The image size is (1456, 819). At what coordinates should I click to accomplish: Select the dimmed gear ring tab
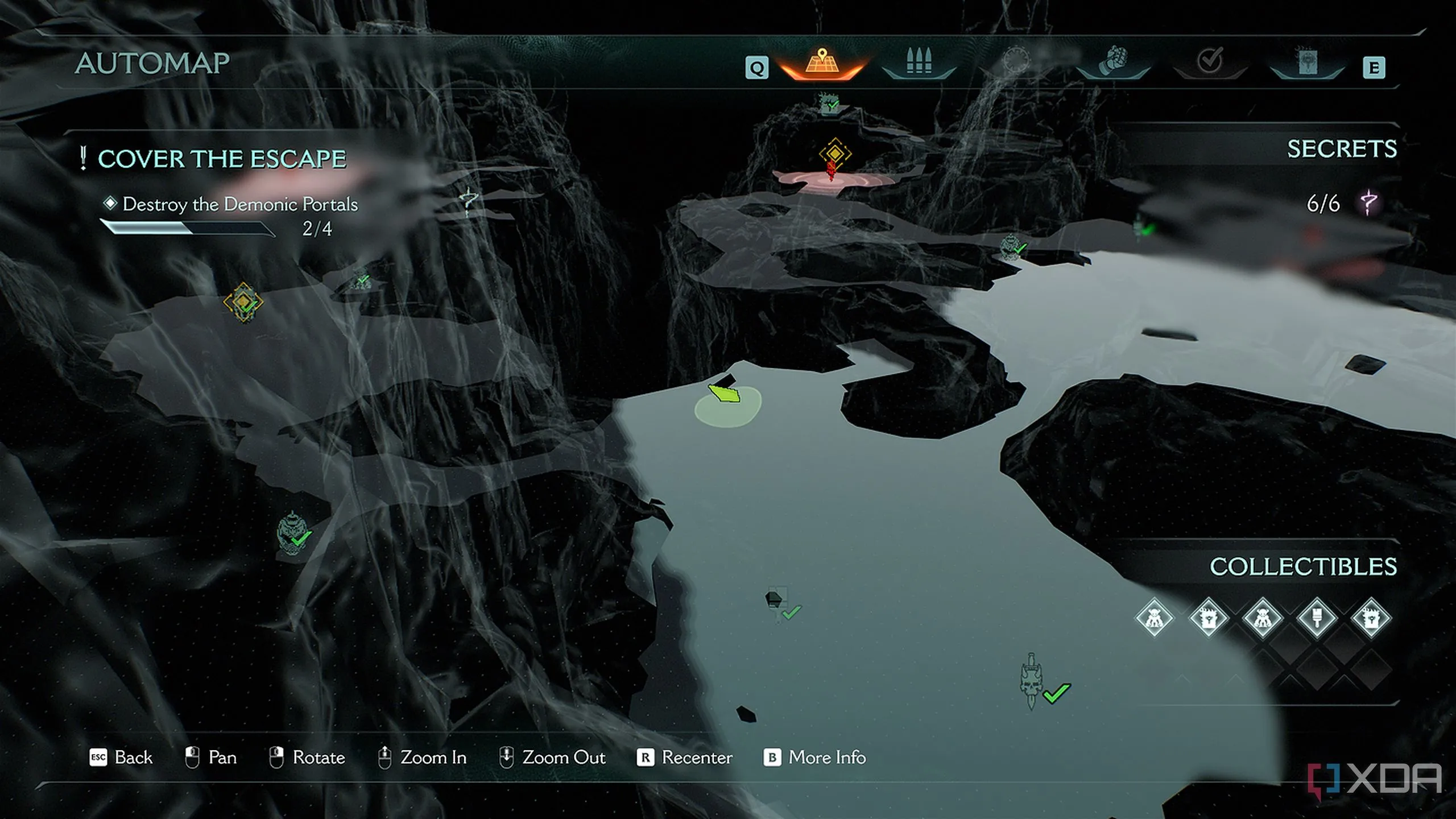[x=1016, y=61]
